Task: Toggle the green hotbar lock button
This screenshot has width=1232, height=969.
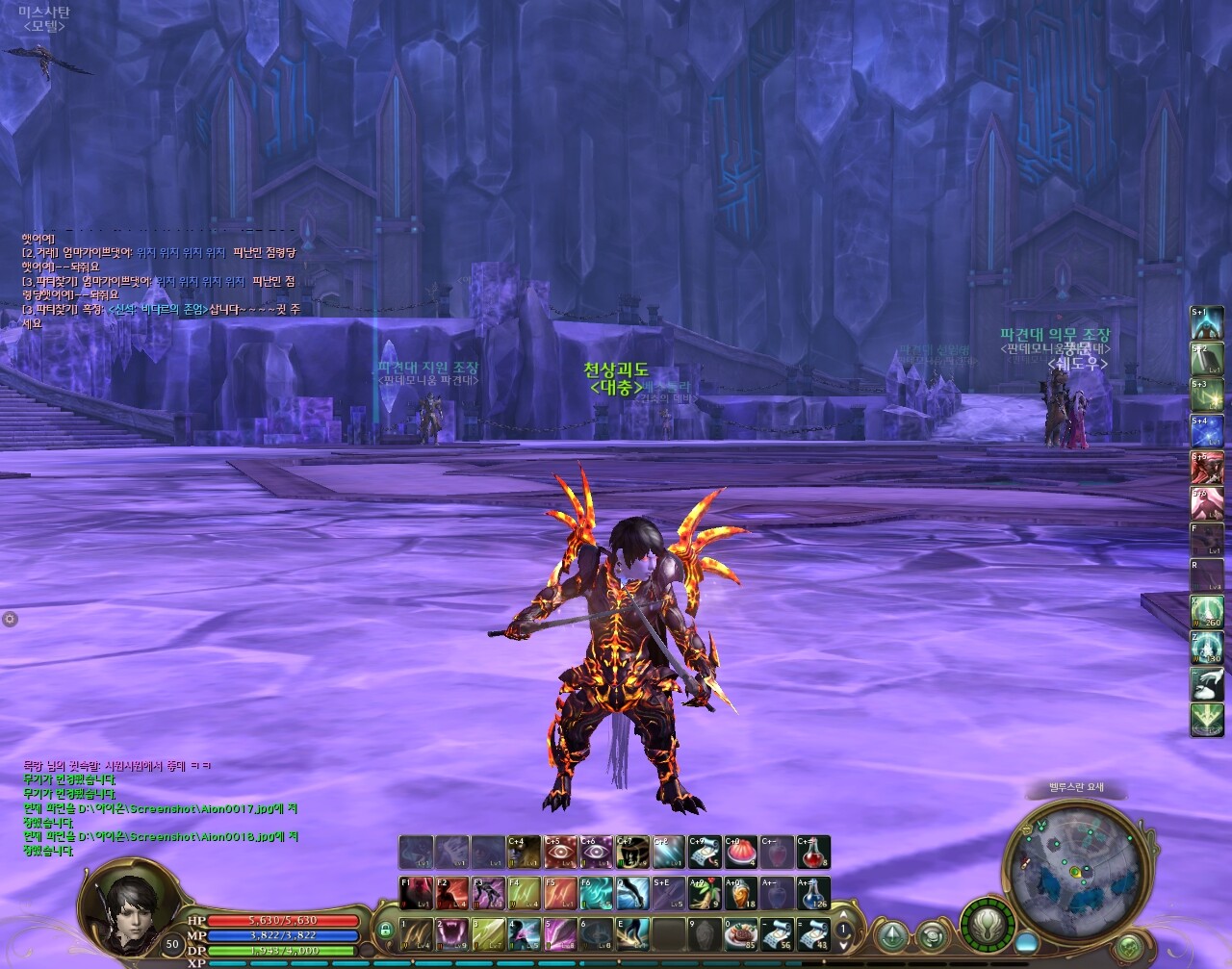Action: (385, 931)
